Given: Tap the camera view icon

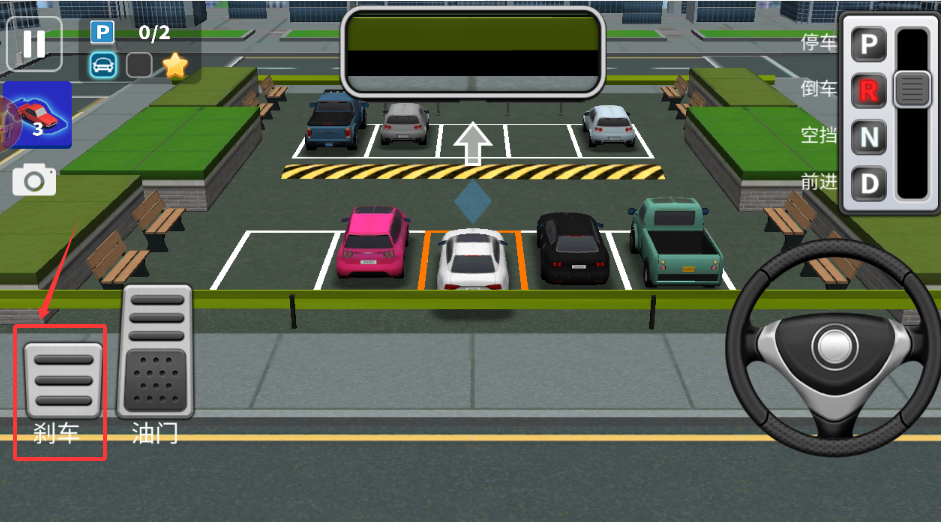Looking at the screenshot, I should point(34,180).
